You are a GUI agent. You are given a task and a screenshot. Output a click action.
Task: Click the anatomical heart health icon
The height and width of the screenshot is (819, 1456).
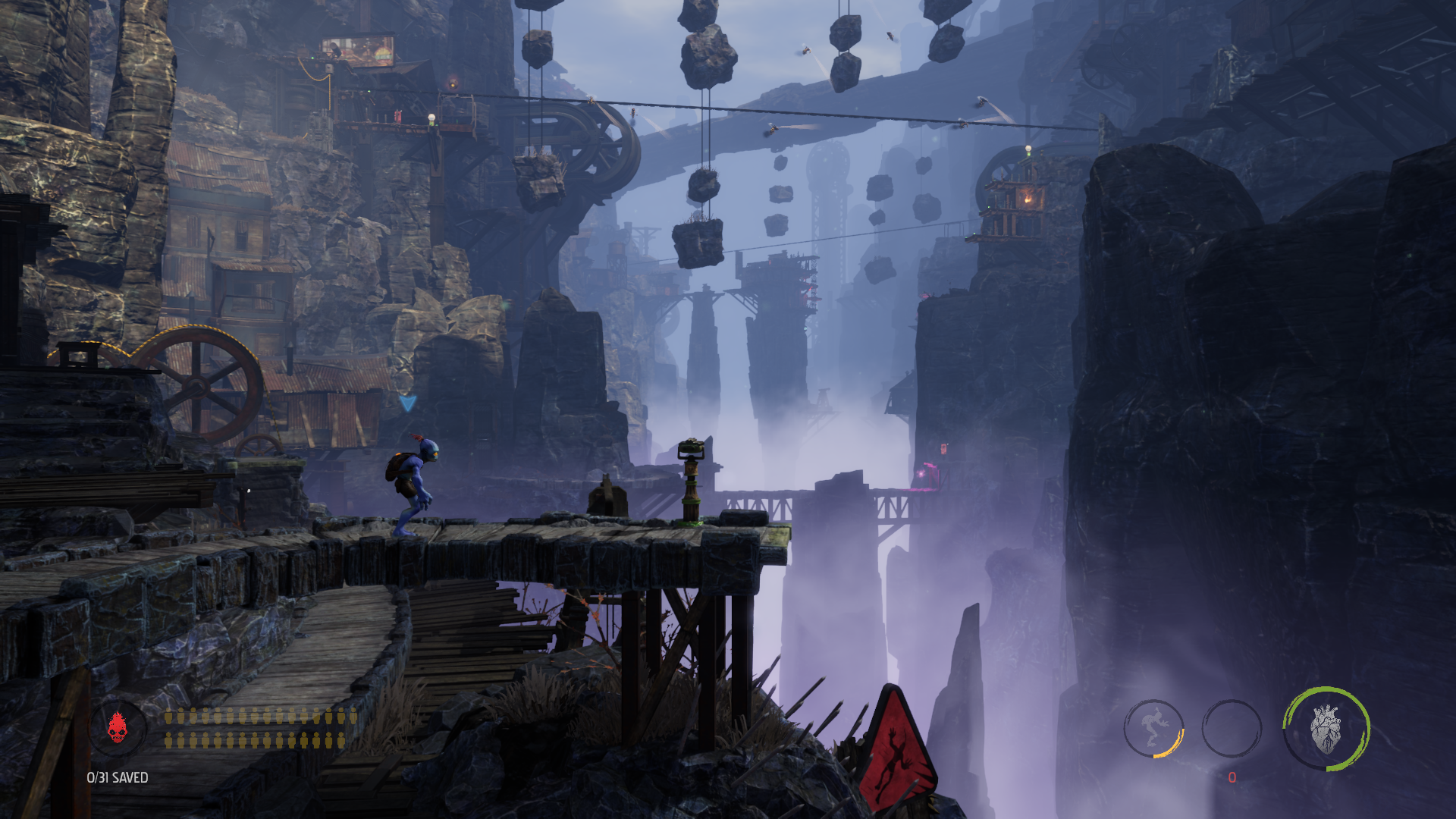tap(1326, 729)
